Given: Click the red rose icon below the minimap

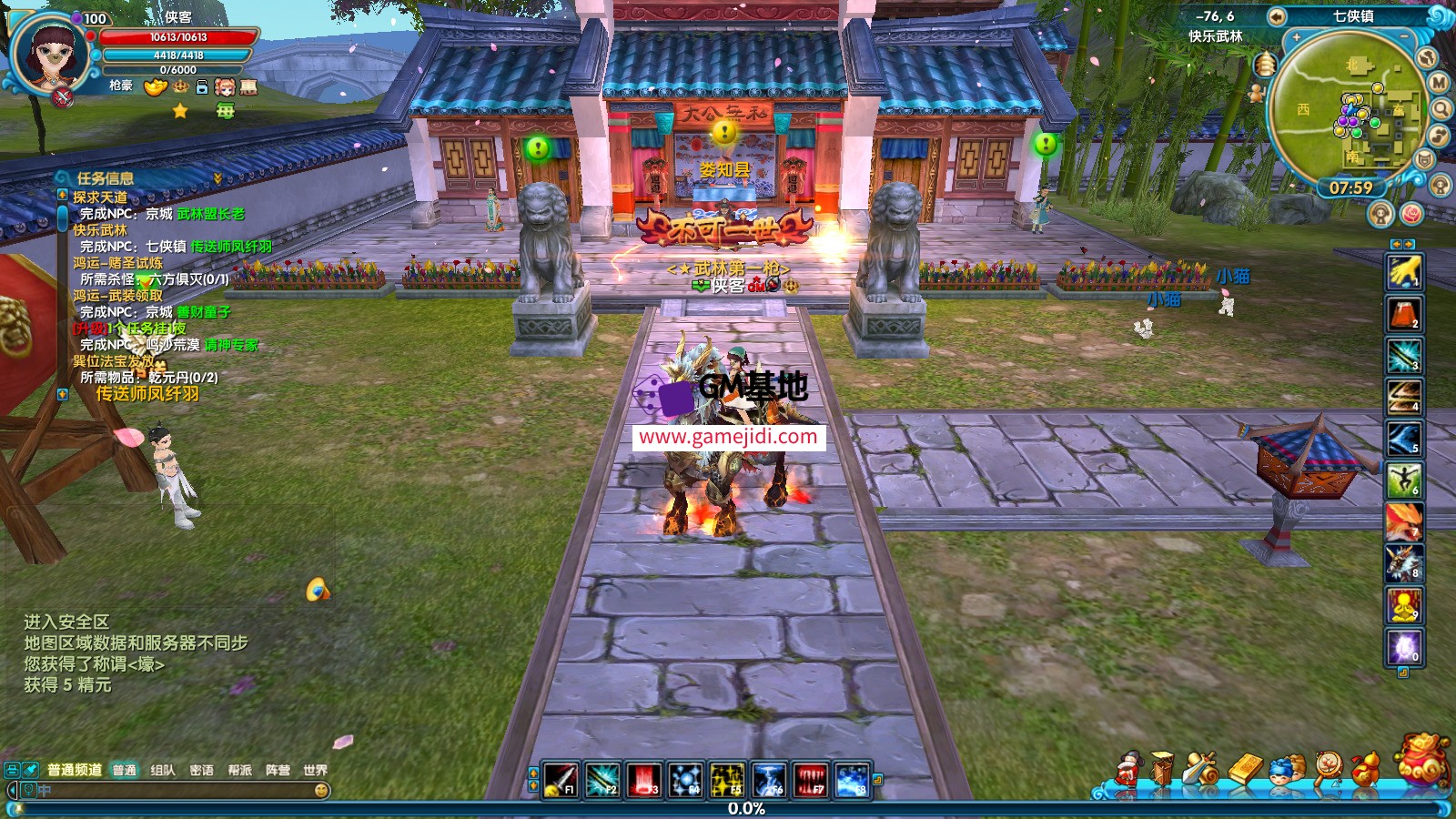Looking at the screenshot, I should point(1411,214).
